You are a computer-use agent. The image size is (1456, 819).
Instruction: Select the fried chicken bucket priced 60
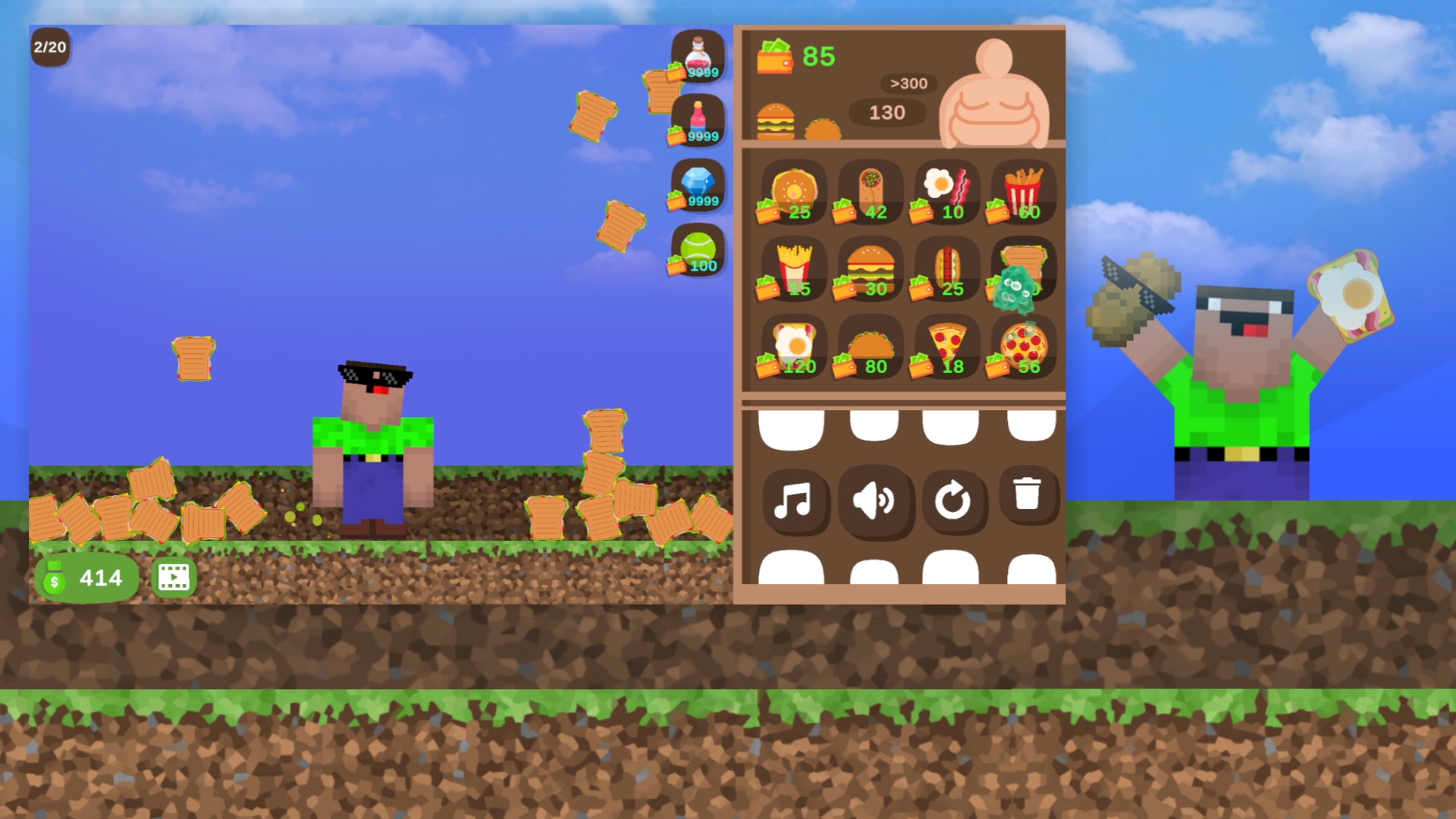[x=1026, y=191]
